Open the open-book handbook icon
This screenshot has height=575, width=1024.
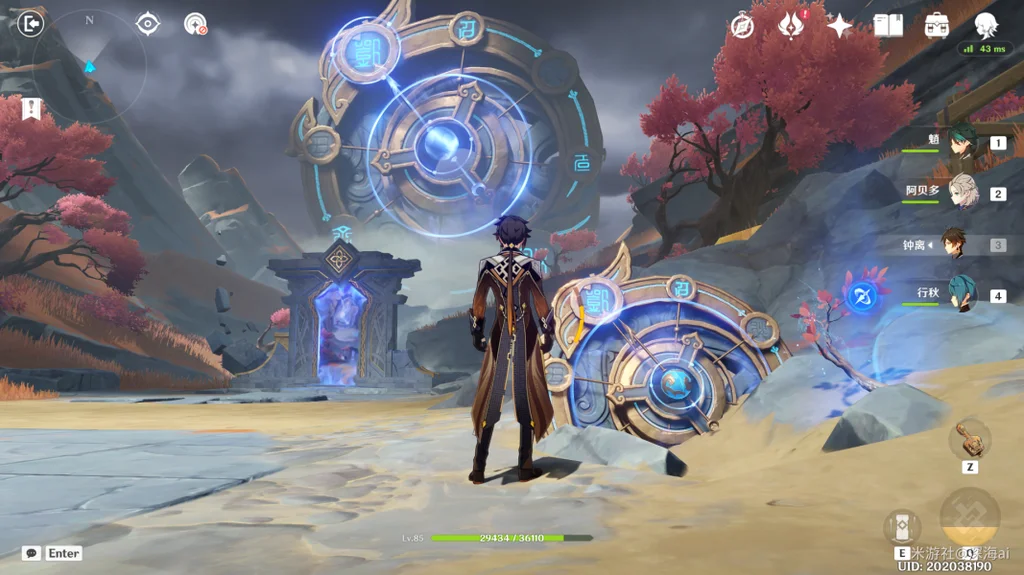(888, 25)
